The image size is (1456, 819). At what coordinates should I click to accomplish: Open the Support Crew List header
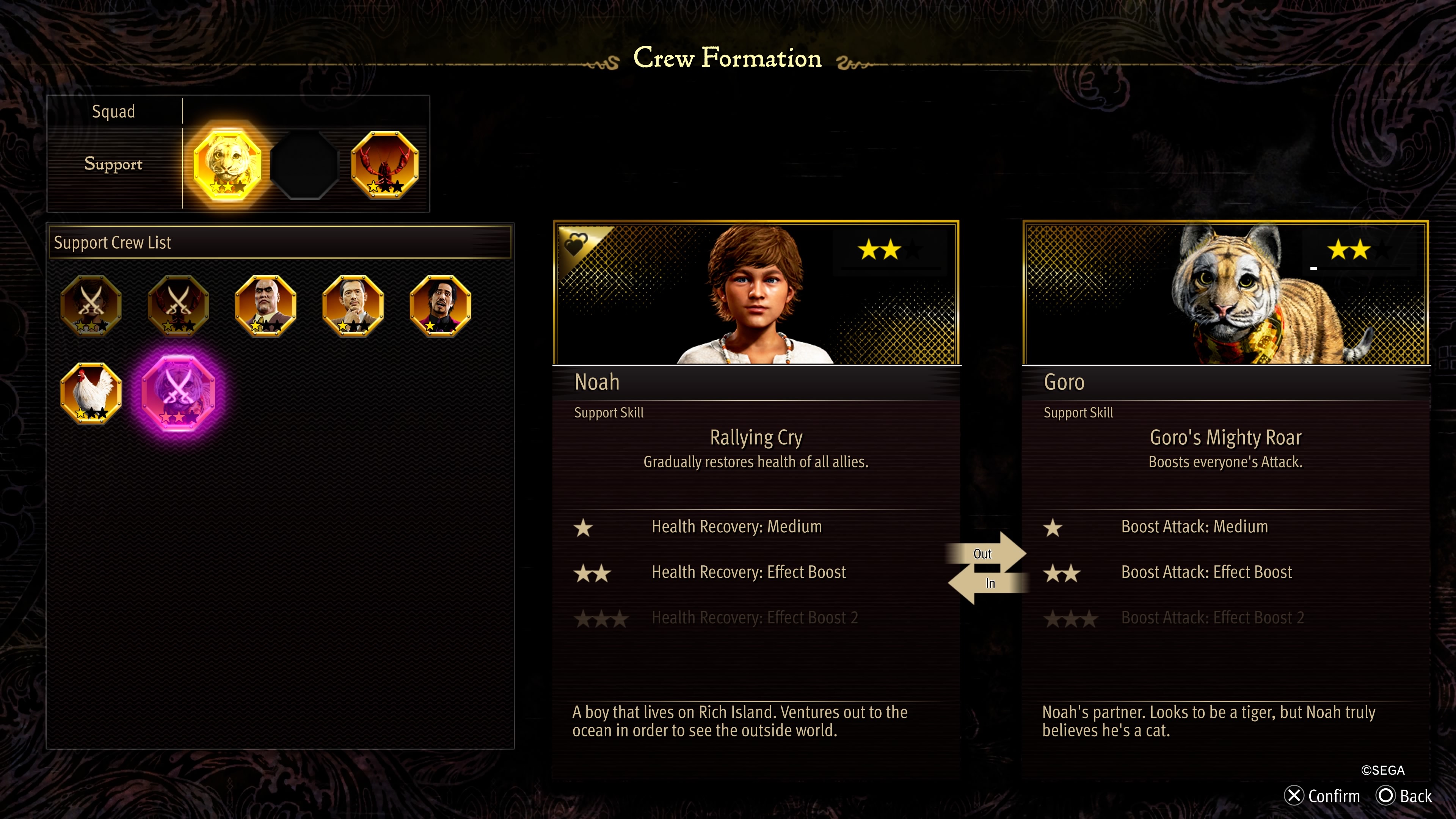click(x=113, y=243)
